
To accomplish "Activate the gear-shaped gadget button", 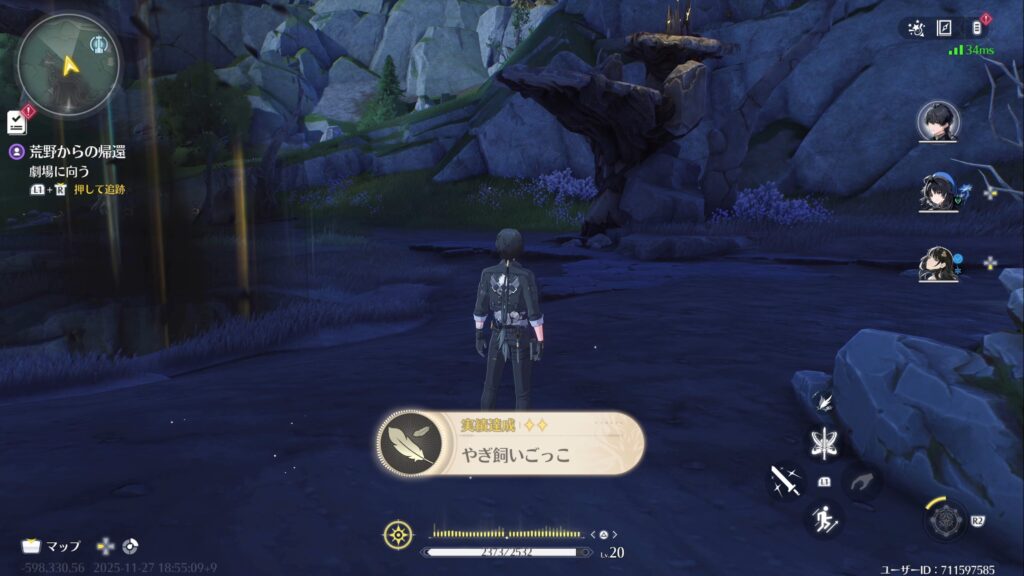I will pos(943,520).
